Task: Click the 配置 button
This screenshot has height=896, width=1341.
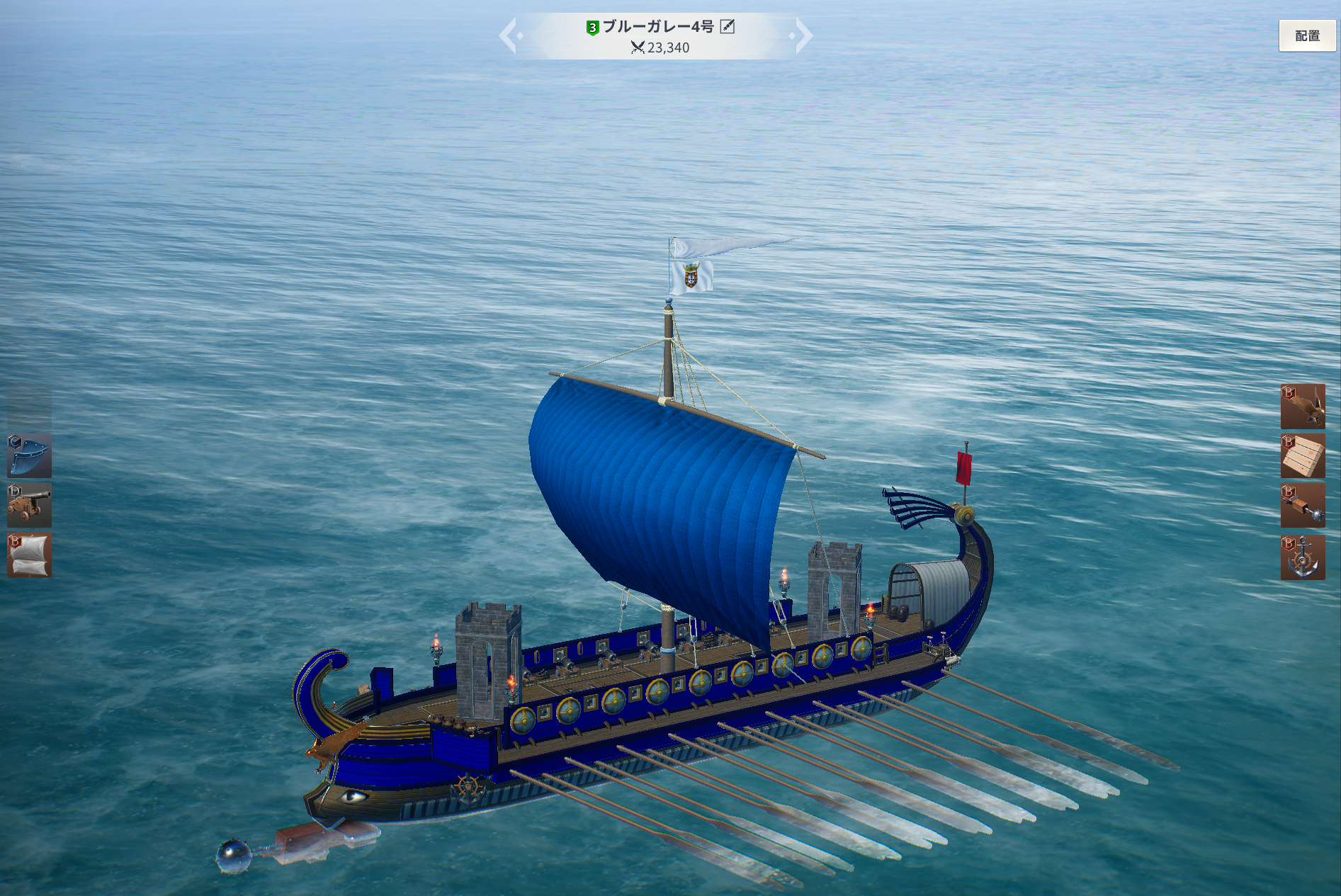Action: pyautogui.click(x=1306, y=35)
